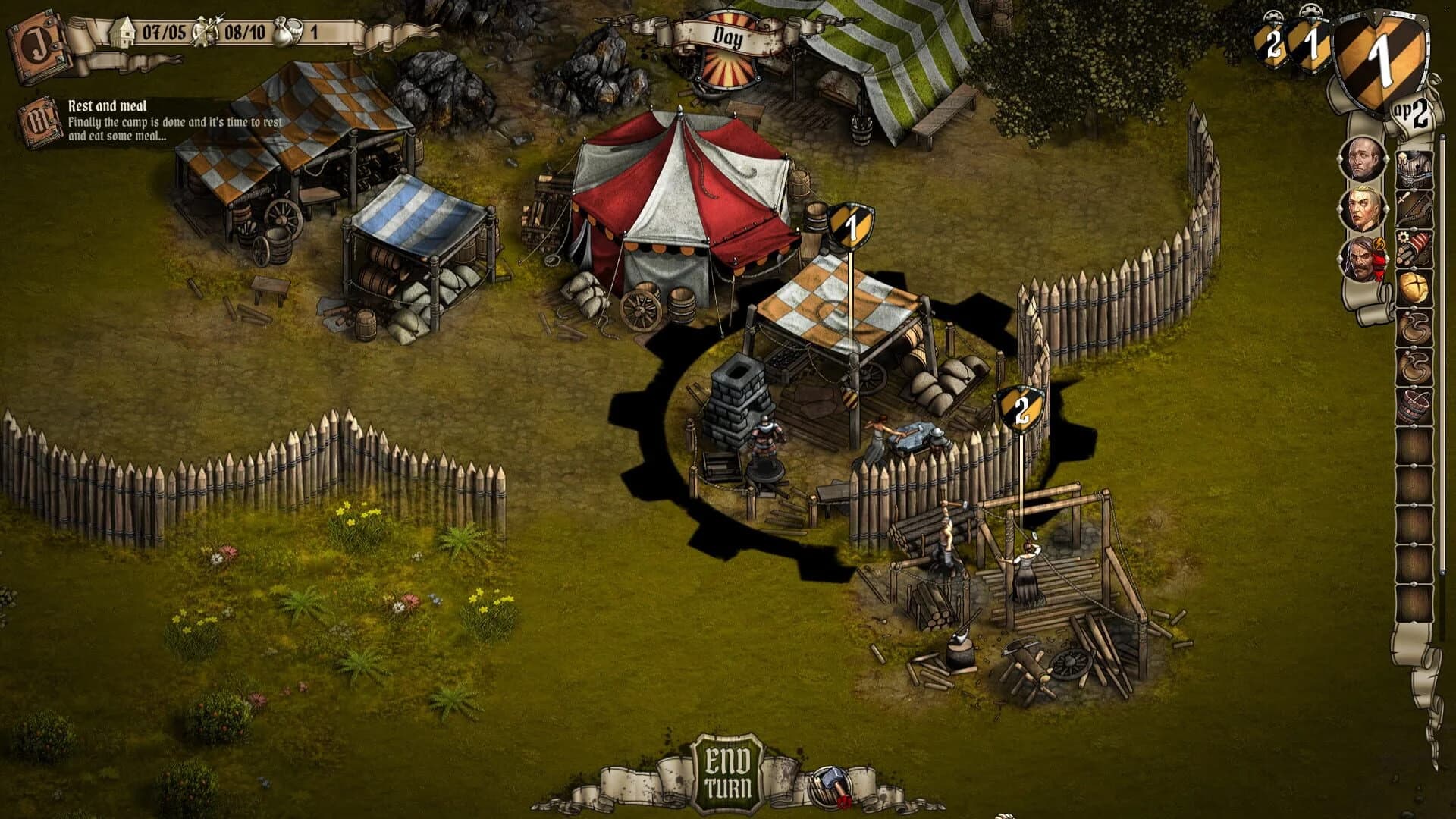
Task: Select the bow and sword equipment slot
Action: tap(1414, 206)
